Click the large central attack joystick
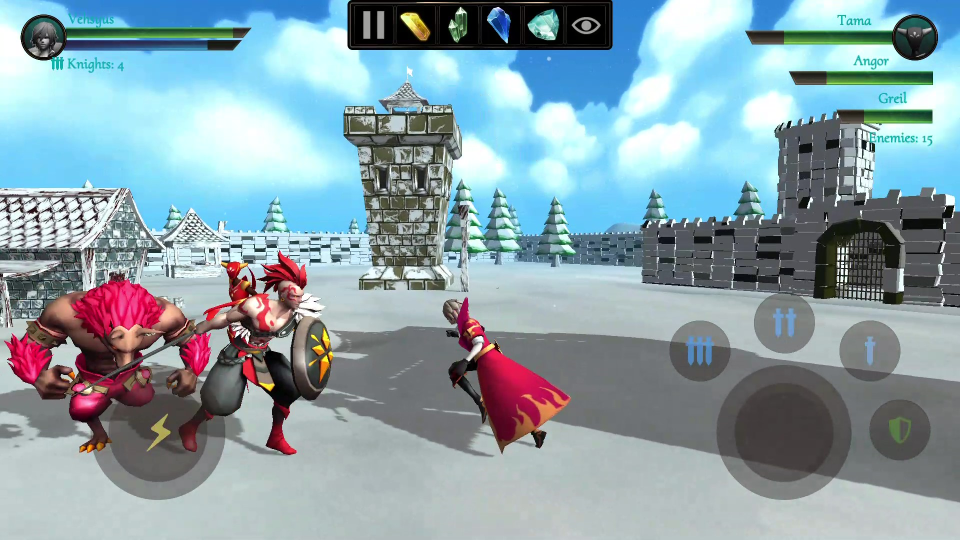The height and width of the screenshot is (540, 960). pyautogui.click(x=784, y=431)
